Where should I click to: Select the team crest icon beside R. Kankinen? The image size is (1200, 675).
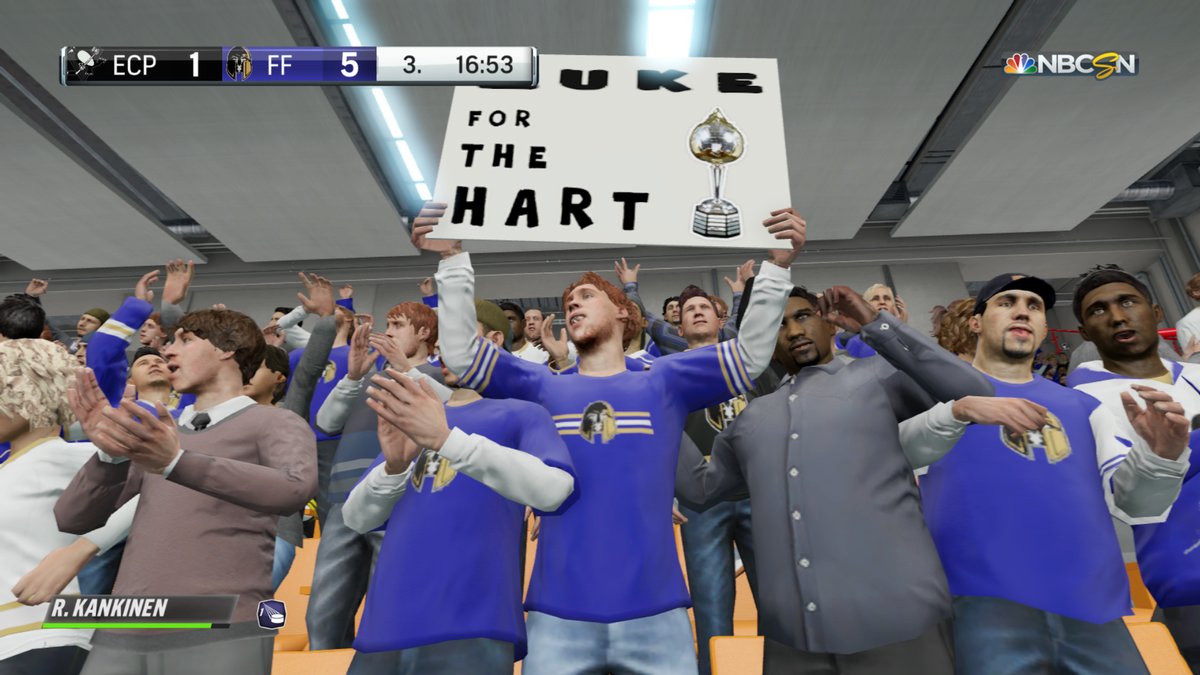pyautogui.click(x=271, y=613)
